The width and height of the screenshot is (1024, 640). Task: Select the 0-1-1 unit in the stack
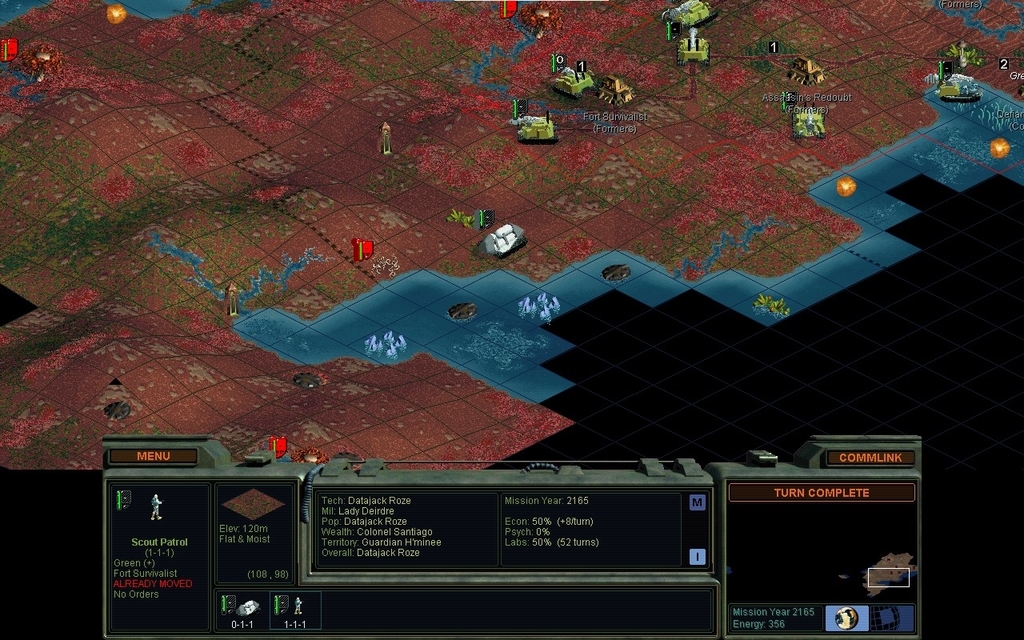click(x=242, y=610)
